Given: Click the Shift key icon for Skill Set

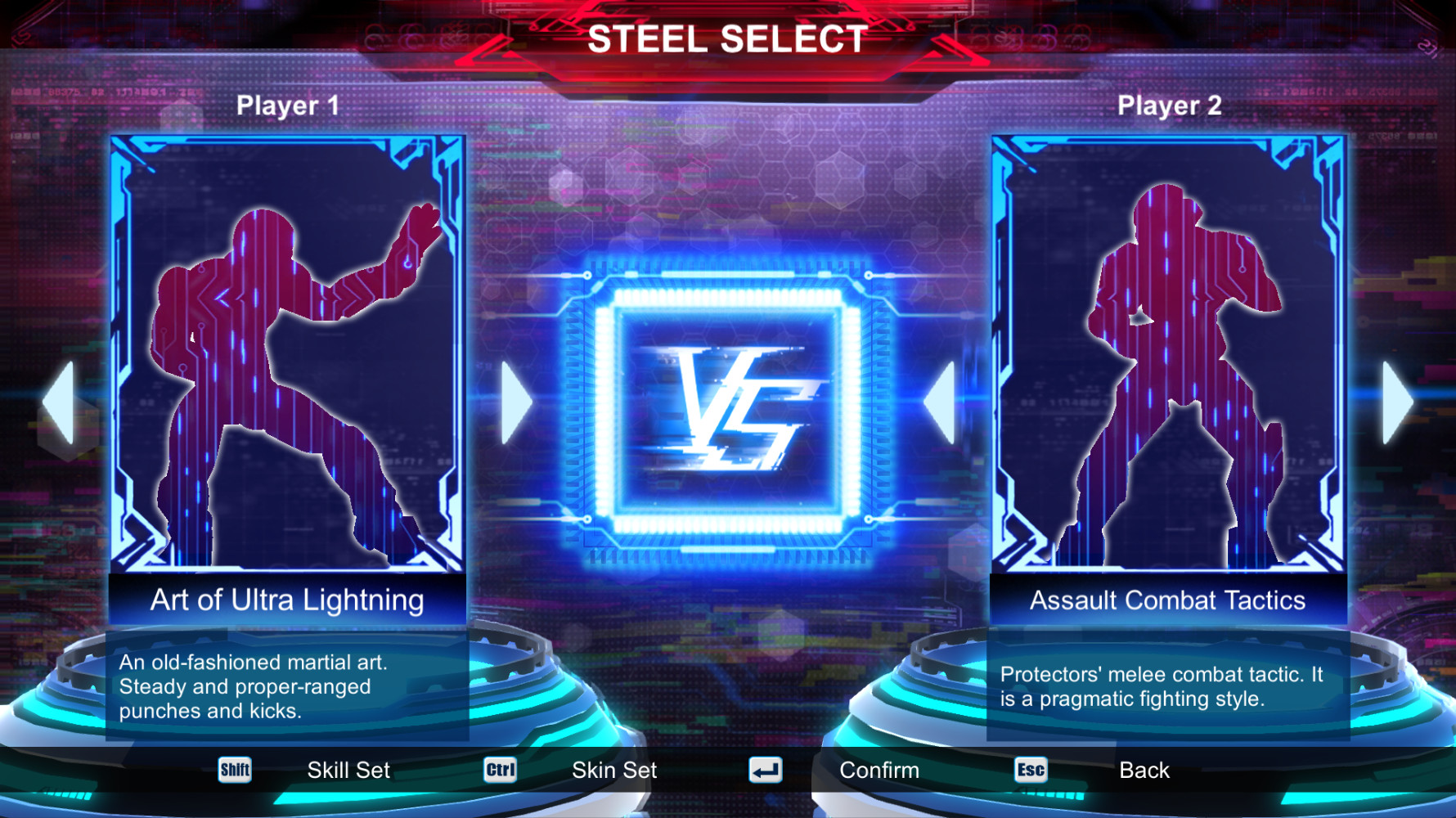Looking at the screenshot, I should [x=235, y=769].
